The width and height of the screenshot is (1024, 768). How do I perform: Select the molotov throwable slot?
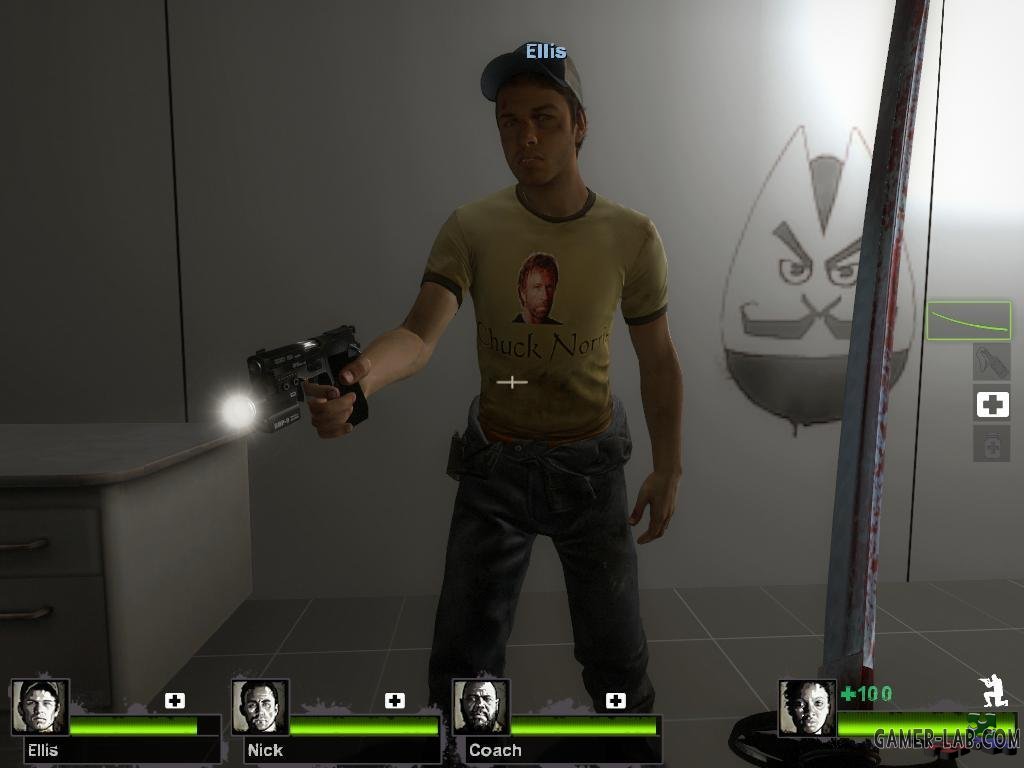pyautogui.click(x=991, y=362)
